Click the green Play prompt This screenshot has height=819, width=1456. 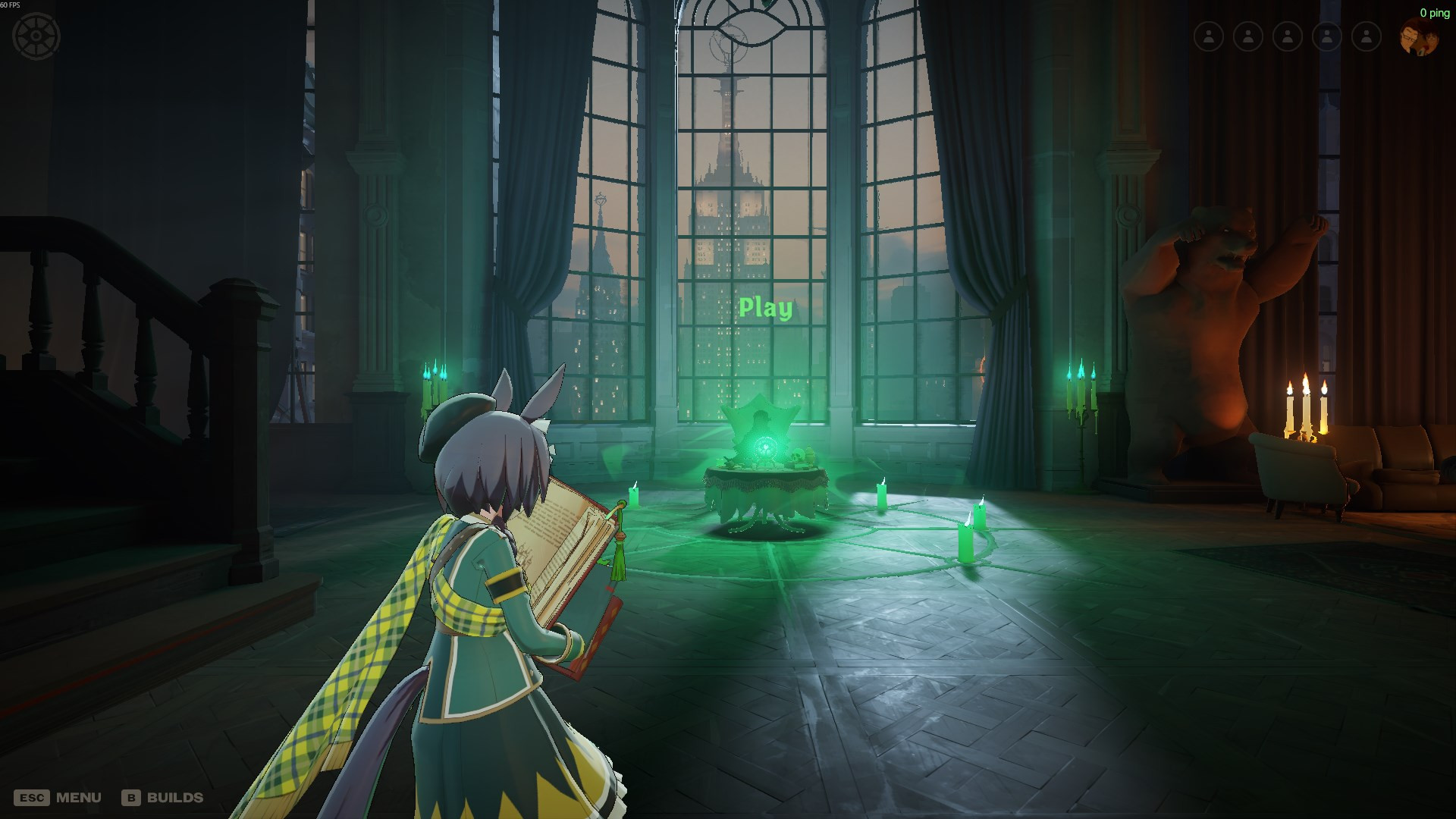[x=766, y=308]
